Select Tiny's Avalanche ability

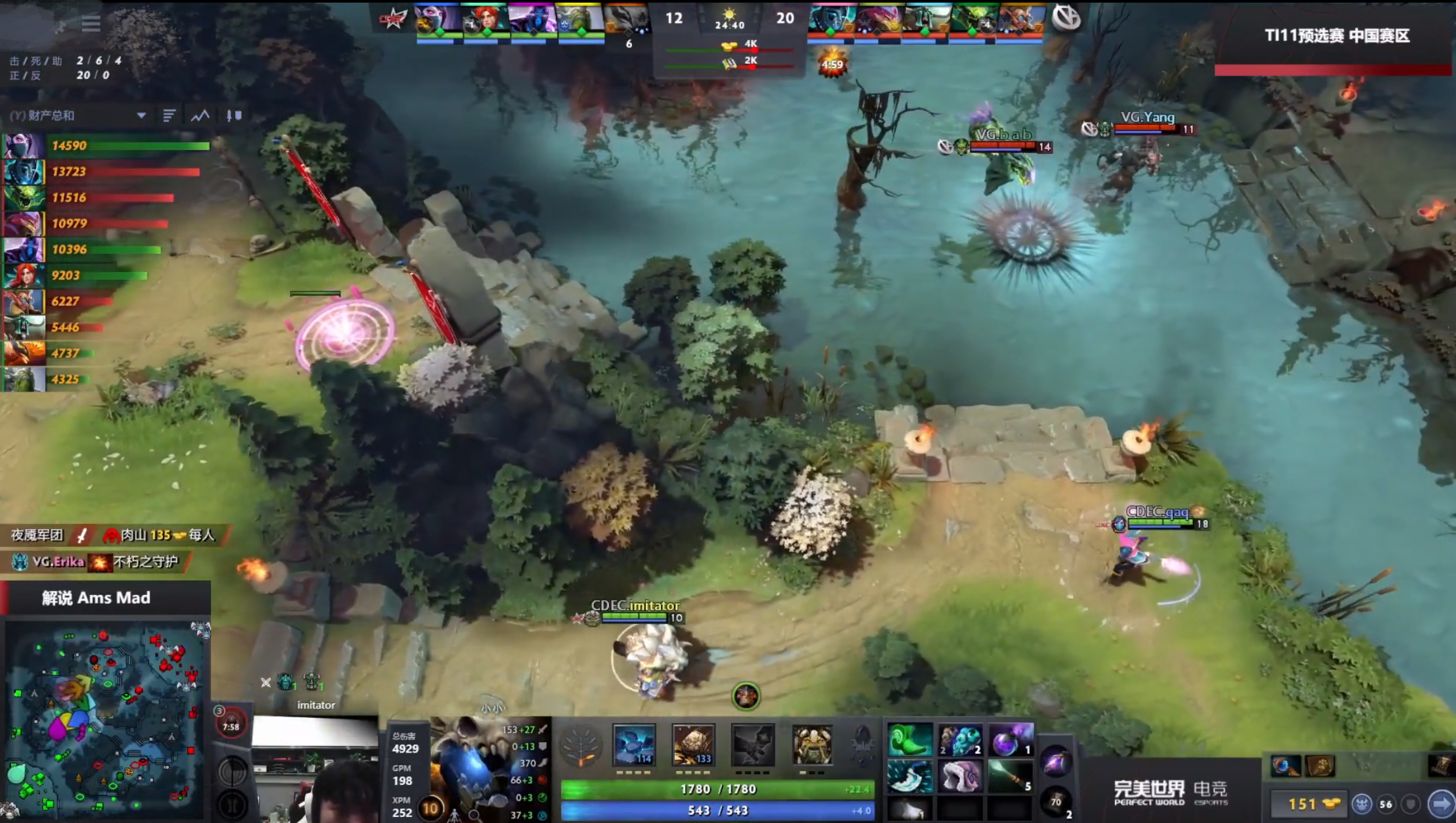[633, 745]
